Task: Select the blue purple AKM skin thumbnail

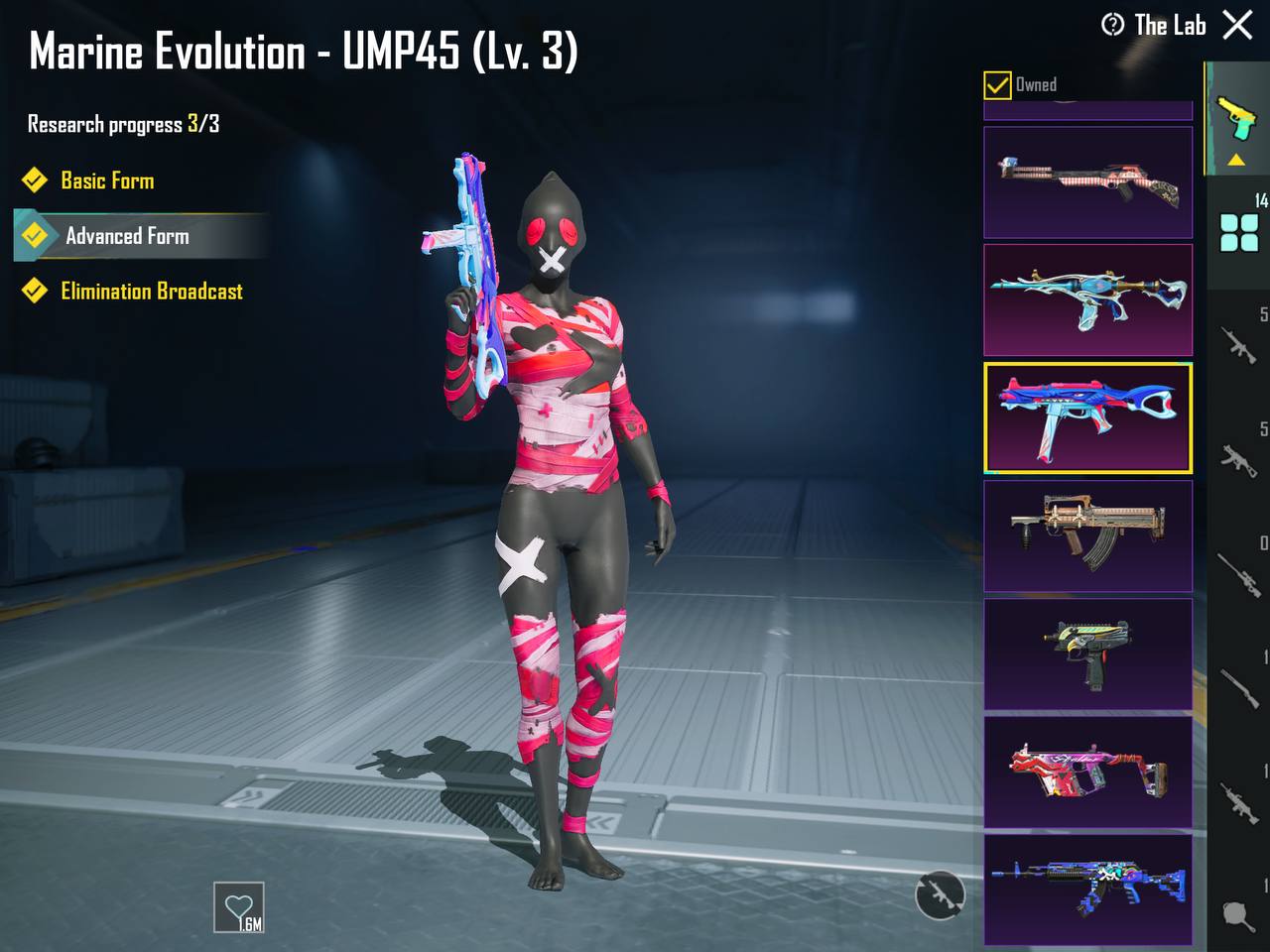Action: (x=1087, y=889)
